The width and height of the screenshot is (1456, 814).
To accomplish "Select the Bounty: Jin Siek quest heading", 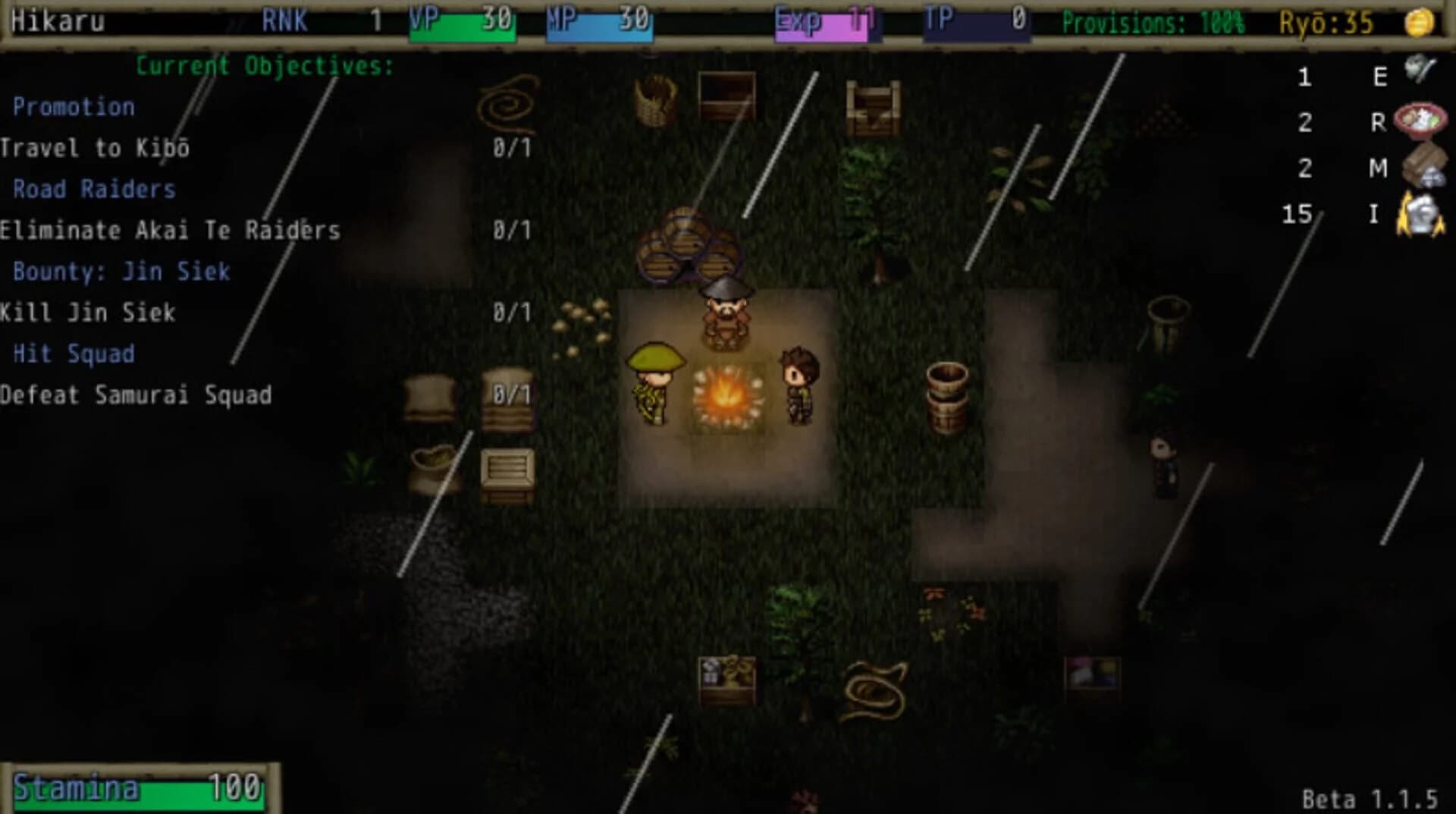I will coord(121,272).
